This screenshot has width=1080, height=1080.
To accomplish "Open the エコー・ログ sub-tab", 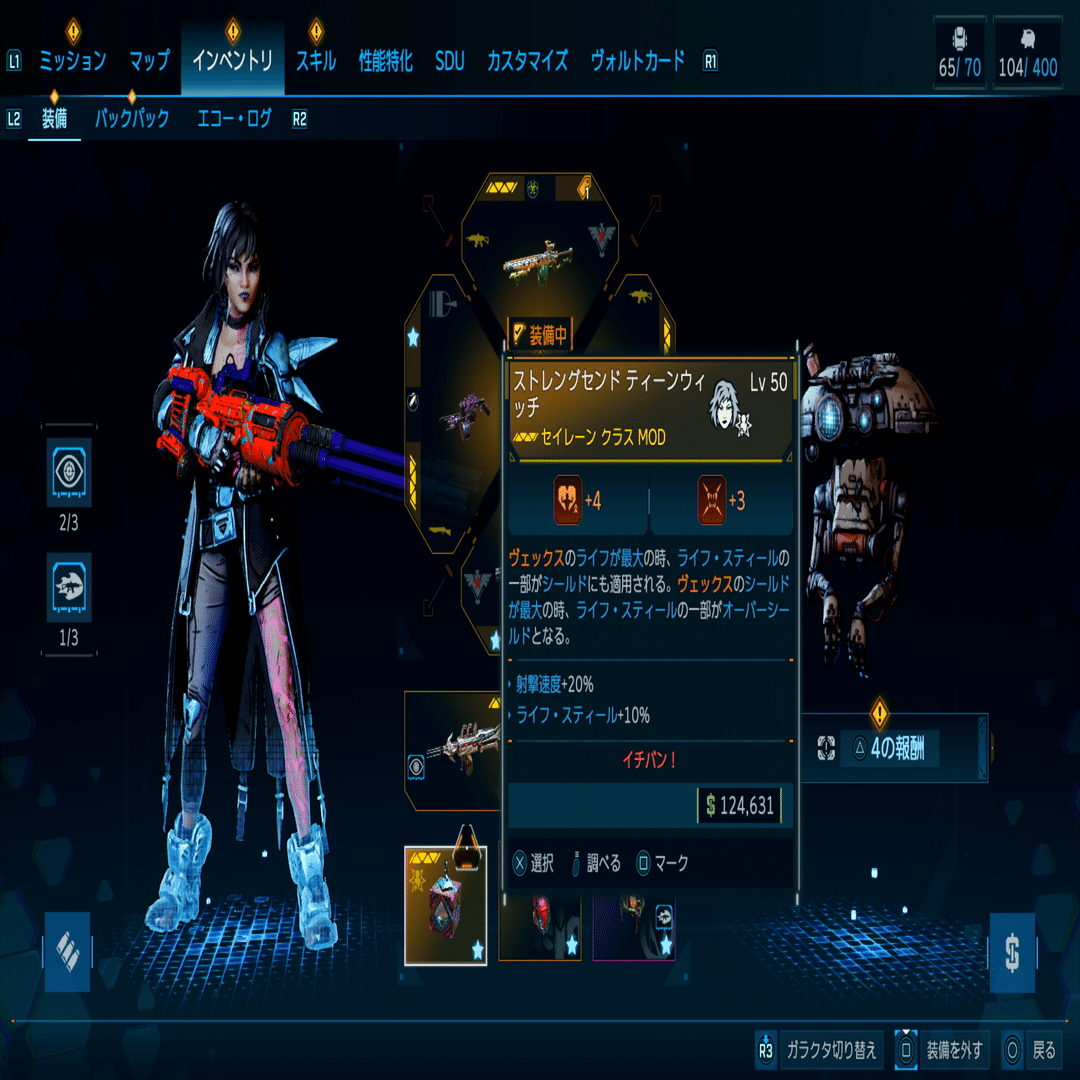I will pos(234,119).
